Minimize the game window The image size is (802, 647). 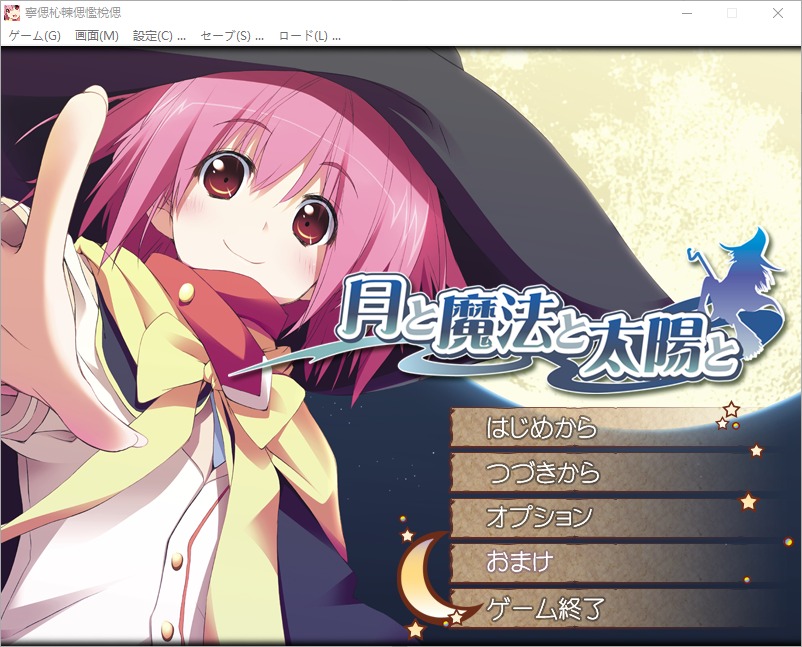[x=686, y=13]
